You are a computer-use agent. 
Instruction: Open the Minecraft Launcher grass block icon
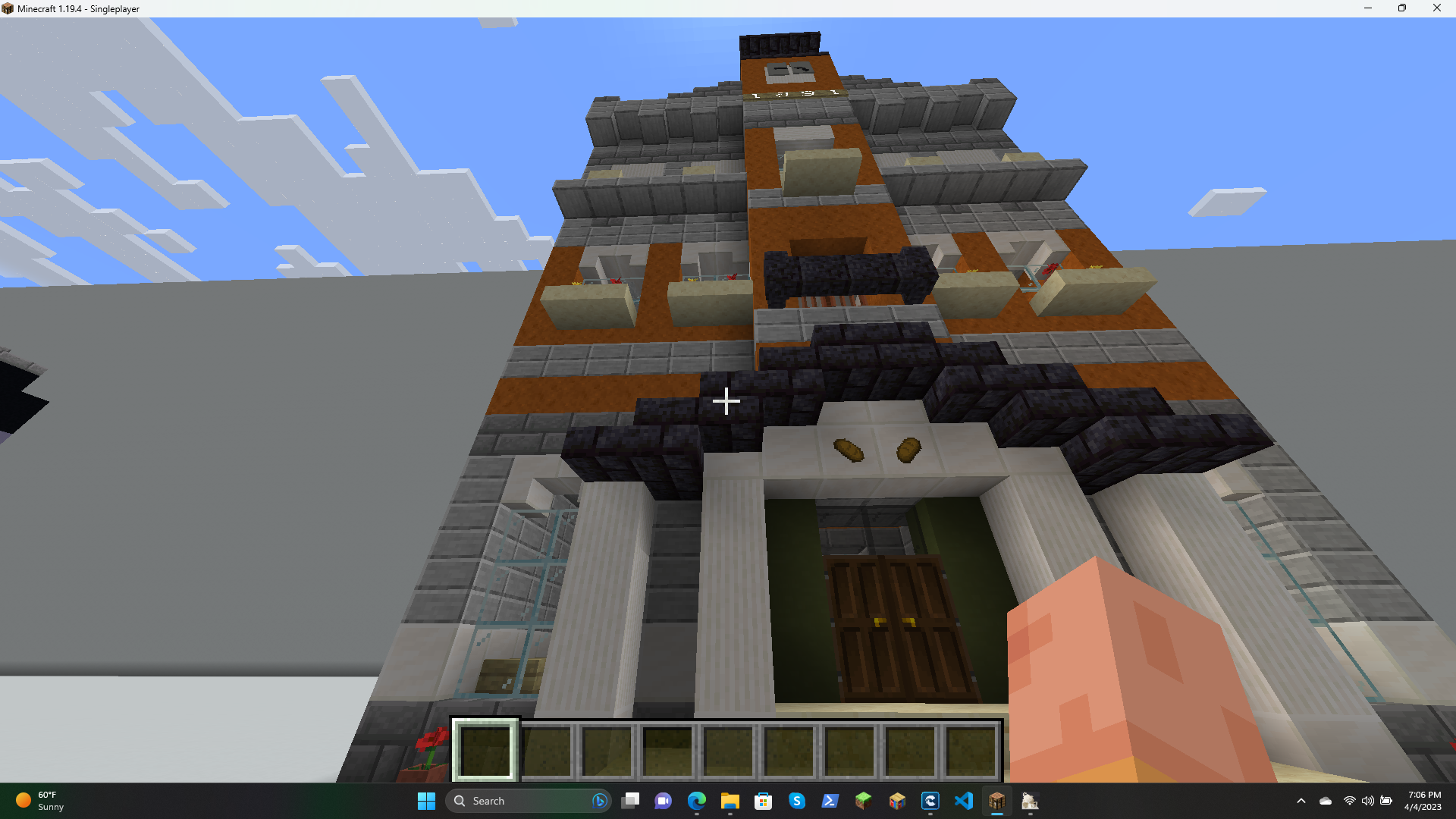[864, 802]
